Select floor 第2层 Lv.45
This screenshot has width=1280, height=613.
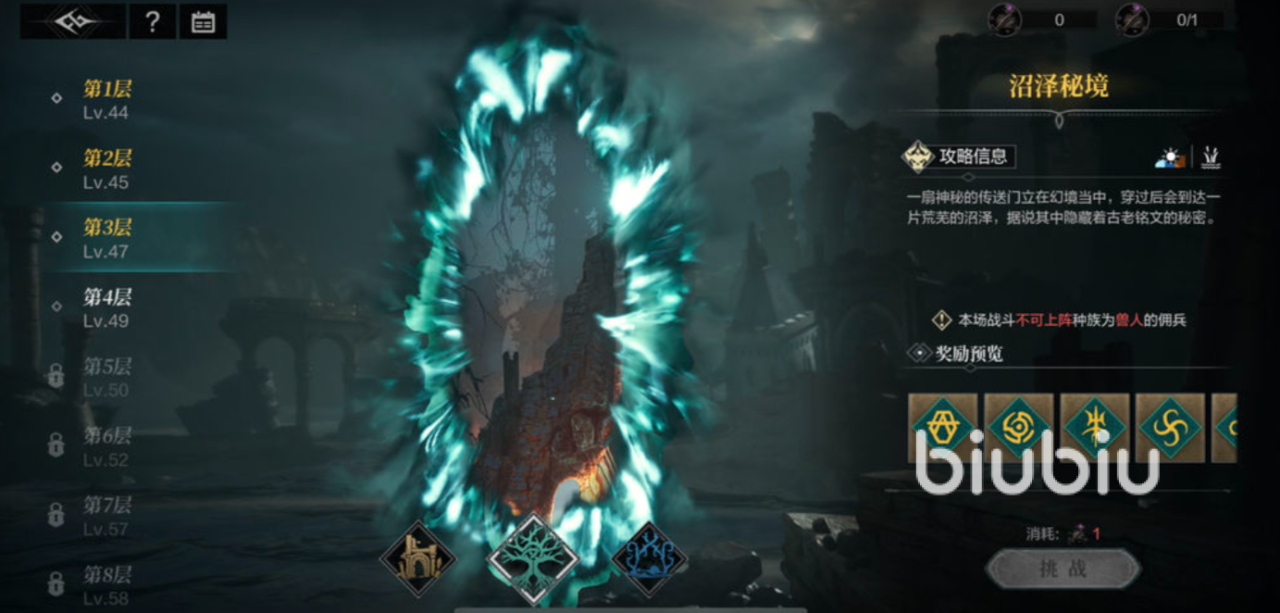point(107,169)
